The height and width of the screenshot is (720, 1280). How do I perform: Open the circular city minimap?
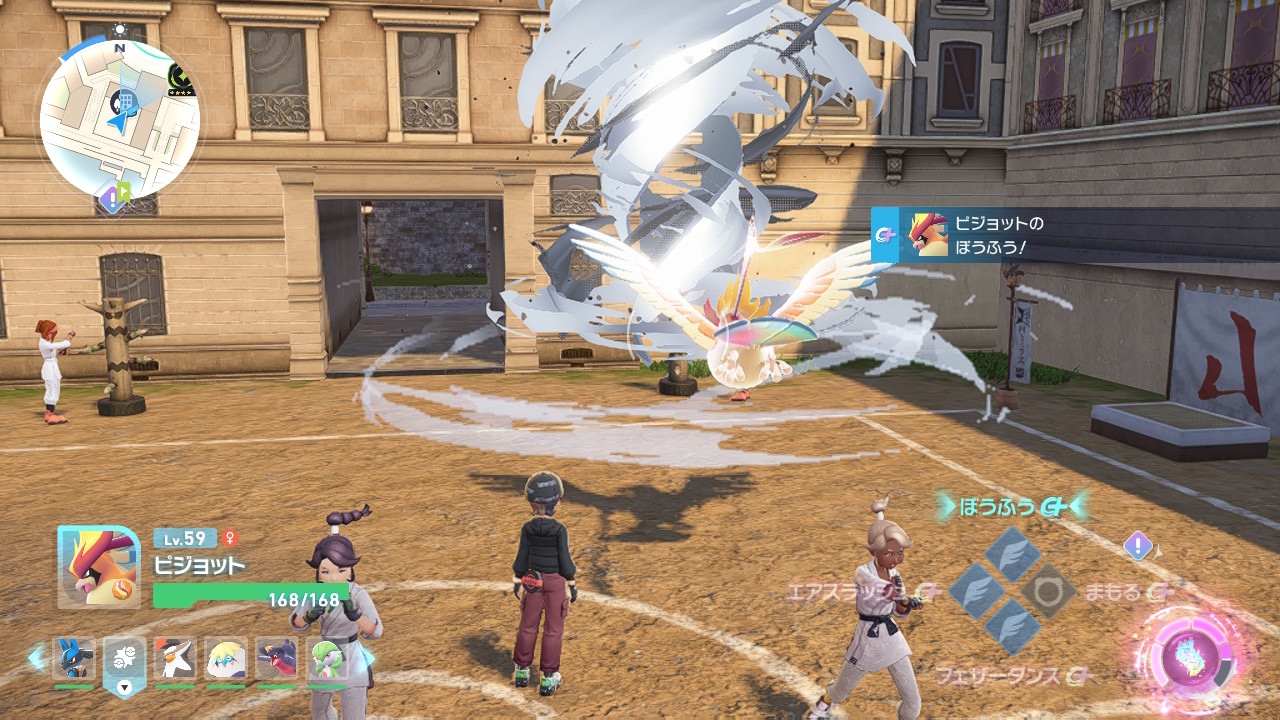(x=120, y=120)
